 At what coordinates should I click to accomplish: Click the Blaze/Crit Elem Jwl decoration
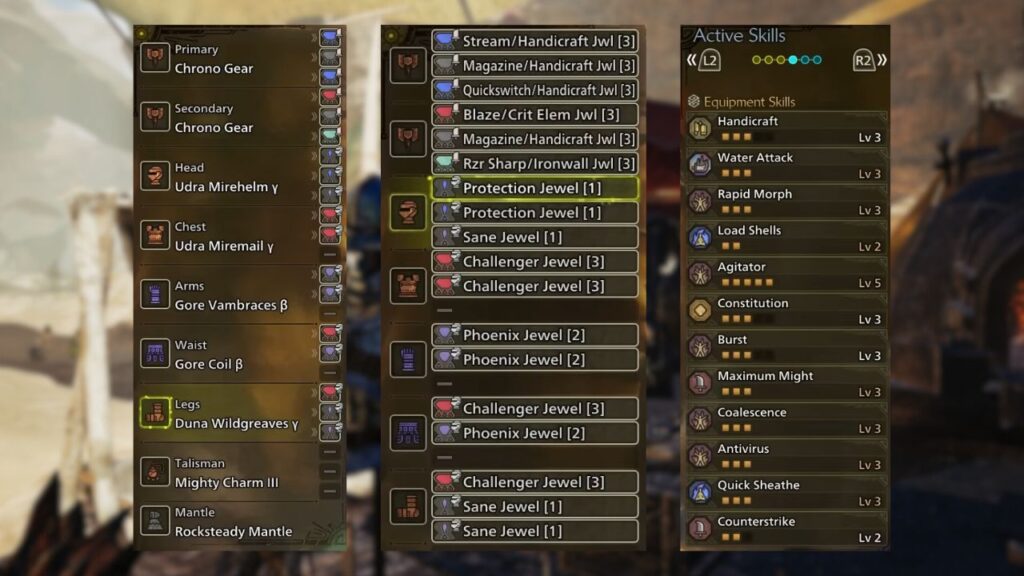click(535, 115)
